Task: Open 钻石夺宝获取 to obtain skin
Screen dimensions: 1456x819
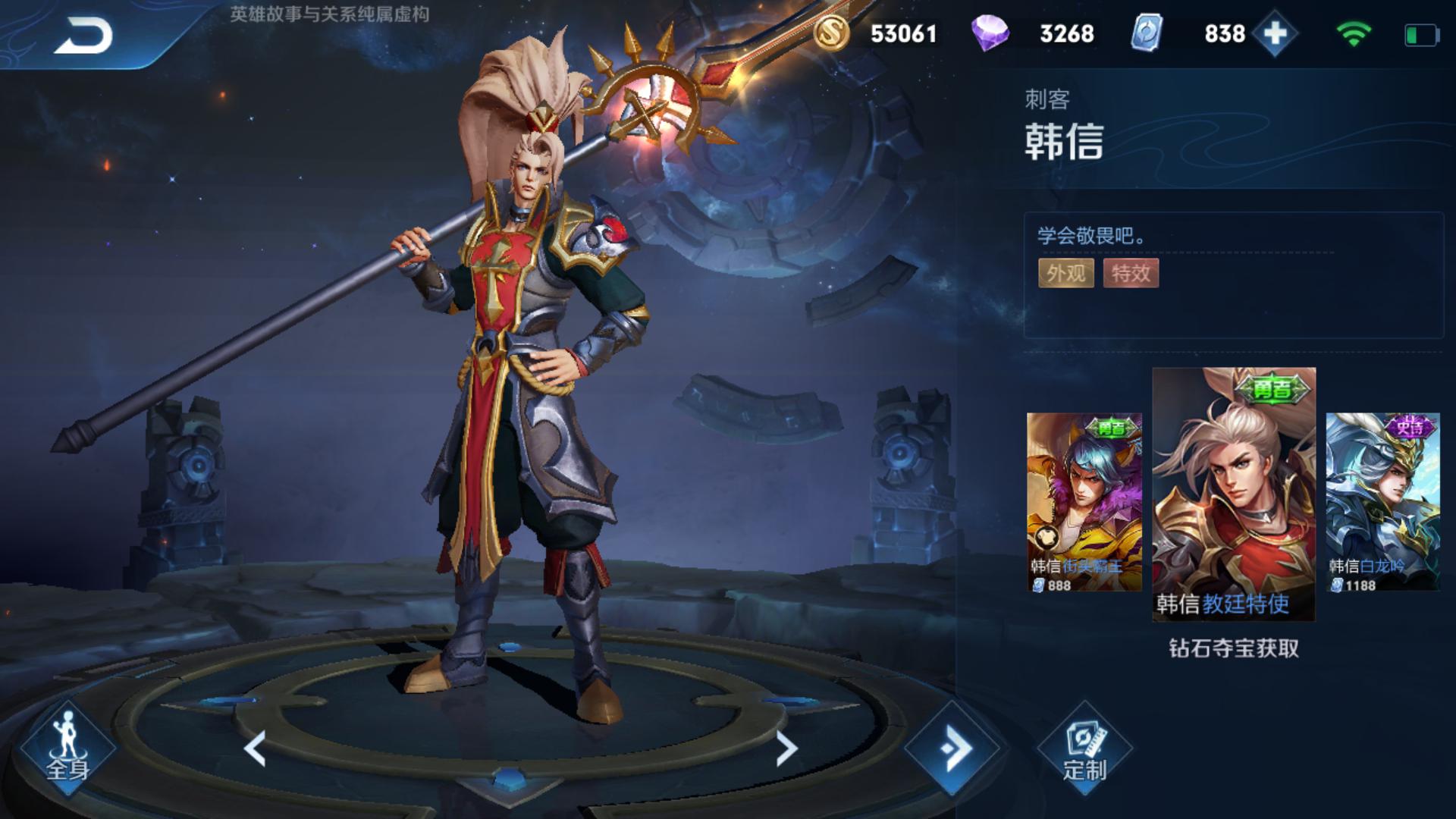Action: click(x=1234, y=648)
